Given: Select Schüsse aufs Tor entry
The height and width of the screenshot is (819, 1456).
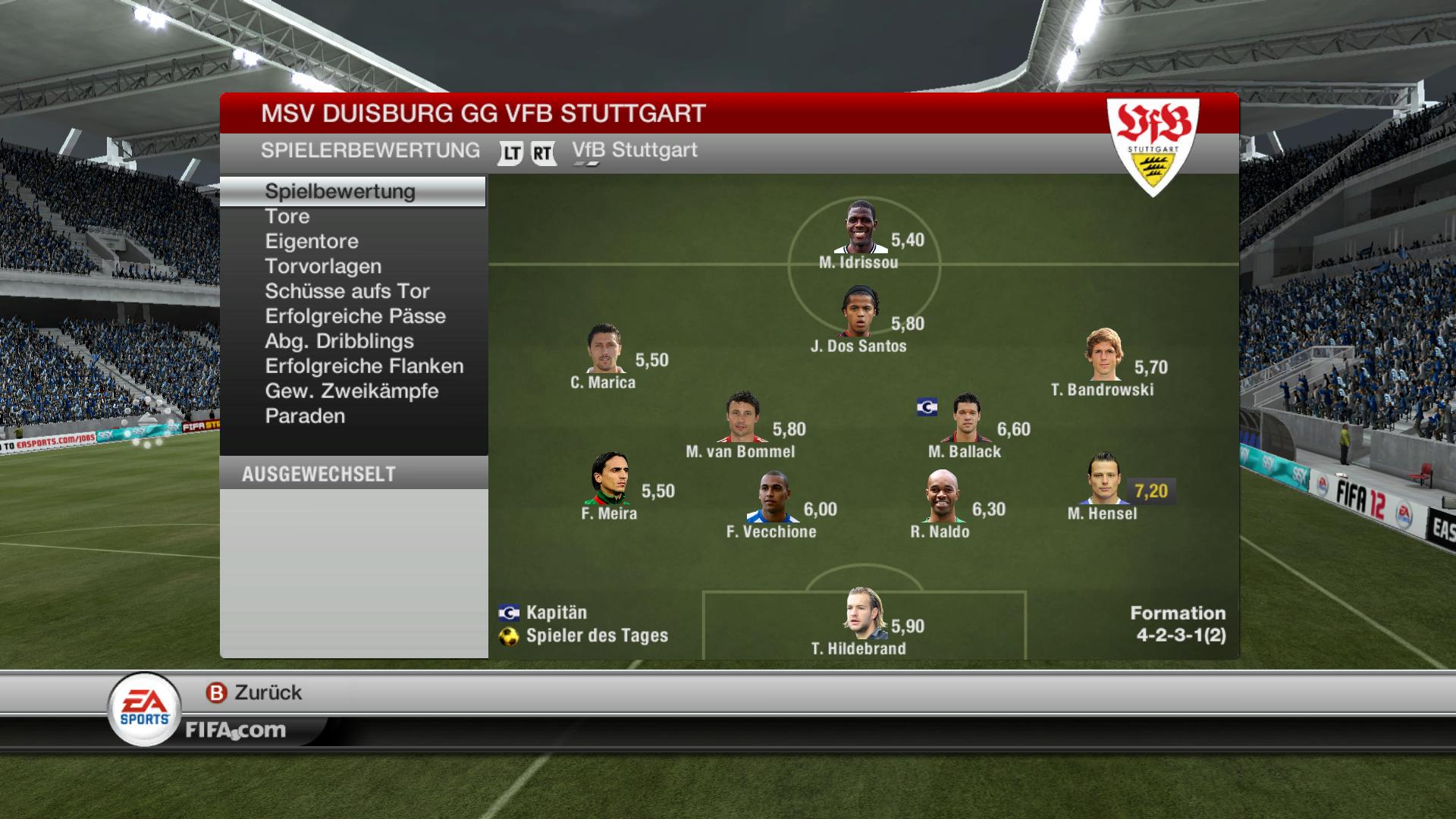Looking at the screenshot, I should [347, 291].
